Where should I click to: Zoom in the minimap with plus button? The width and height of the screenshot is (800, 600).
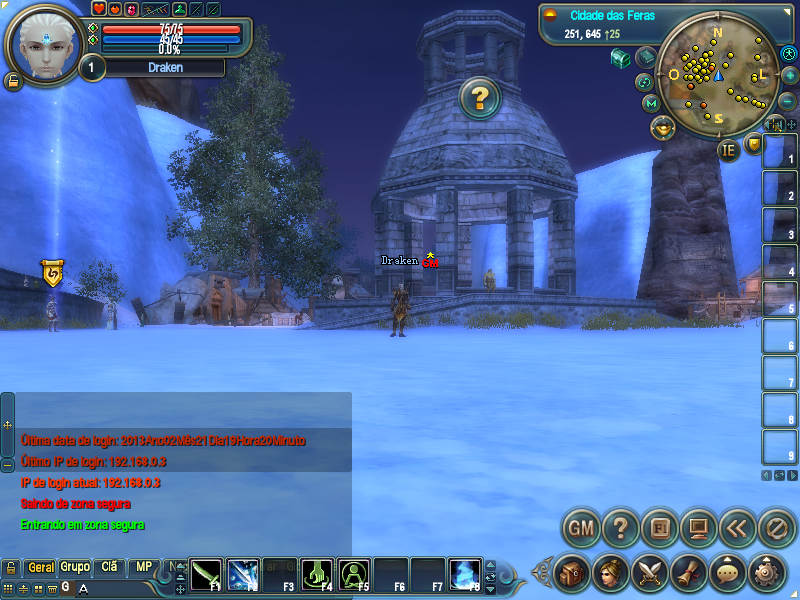click(x=788, y=75)
